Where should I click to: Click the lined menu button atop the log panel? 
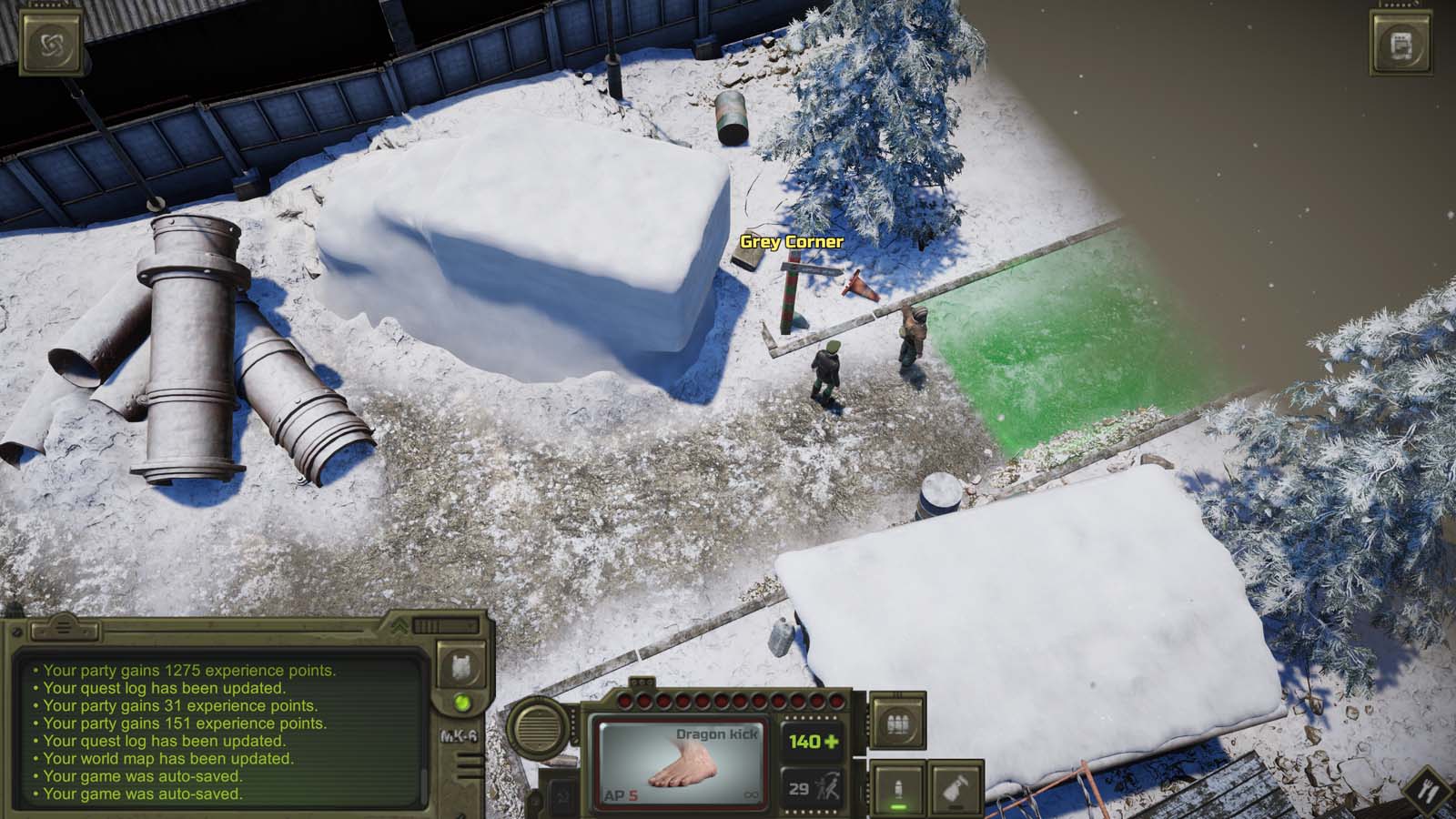64,627
